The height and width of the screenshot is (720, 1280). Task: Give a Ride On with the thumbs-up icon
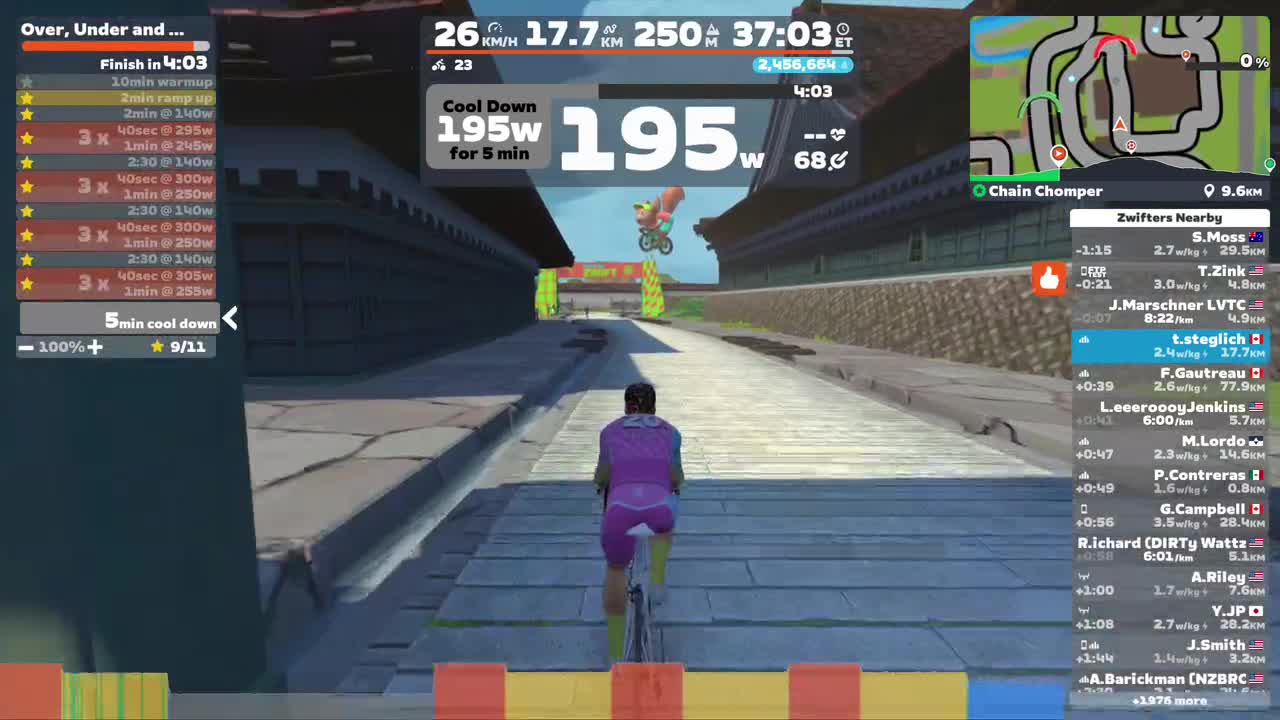point(1048,280)
